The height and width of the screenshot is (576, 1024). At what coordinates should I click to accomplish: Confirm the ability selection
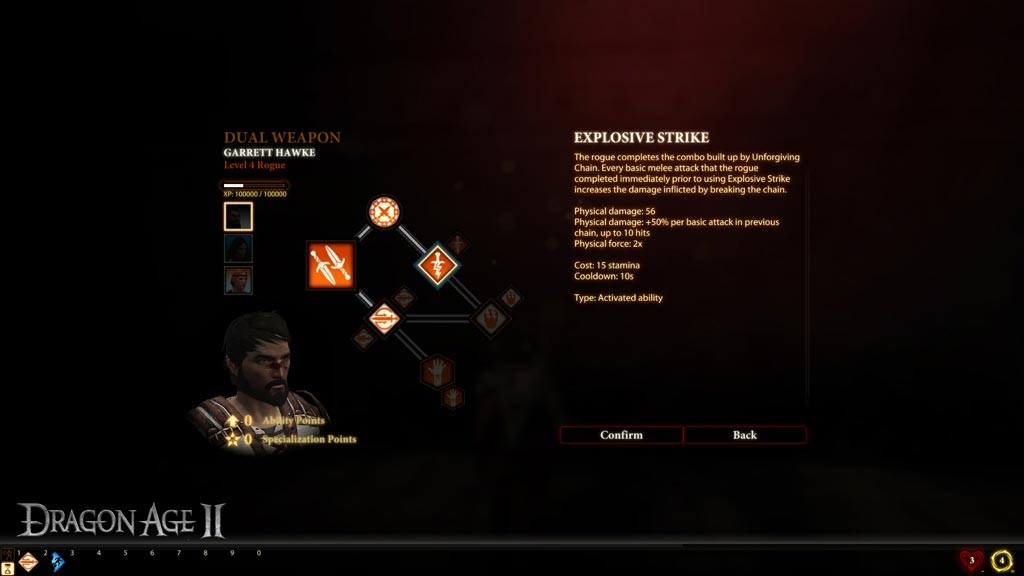(621, 435)
